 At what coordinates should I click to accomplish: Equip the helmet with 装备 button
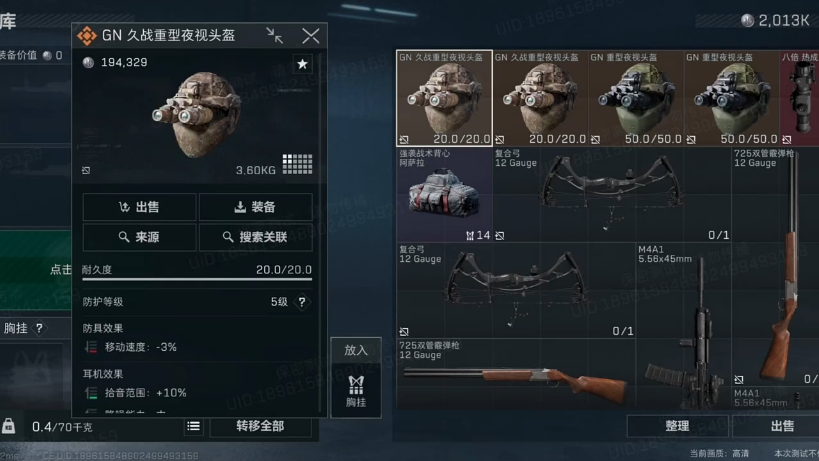point(255,207)
